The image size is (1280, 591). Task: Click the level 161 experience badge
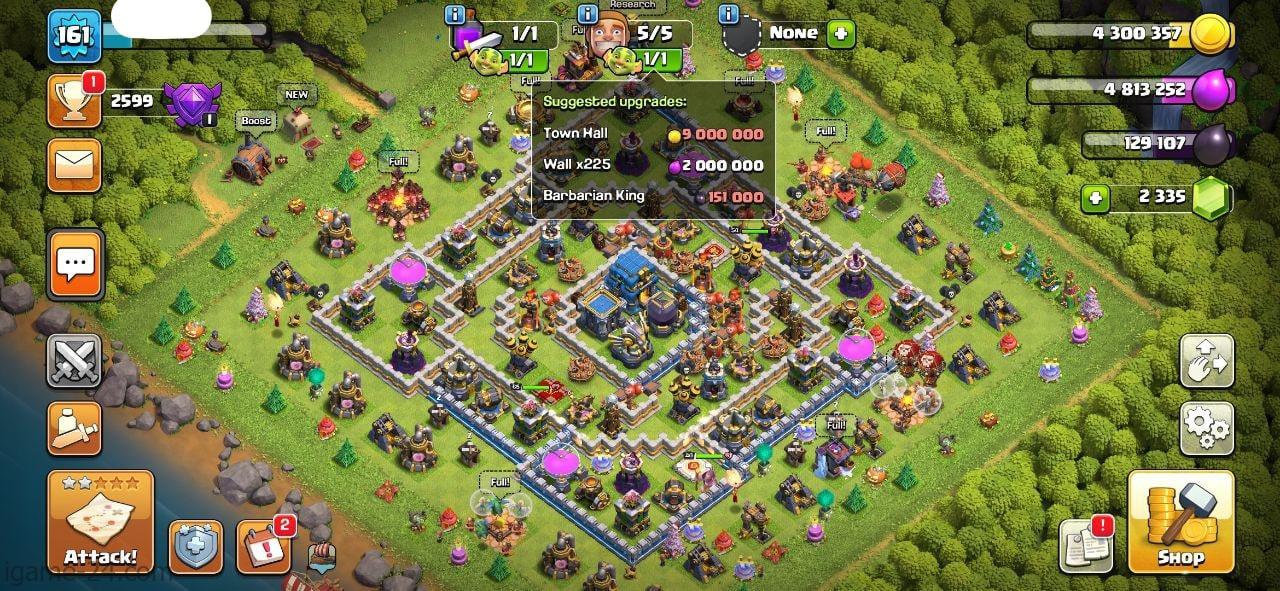click(x=74, y=37)
